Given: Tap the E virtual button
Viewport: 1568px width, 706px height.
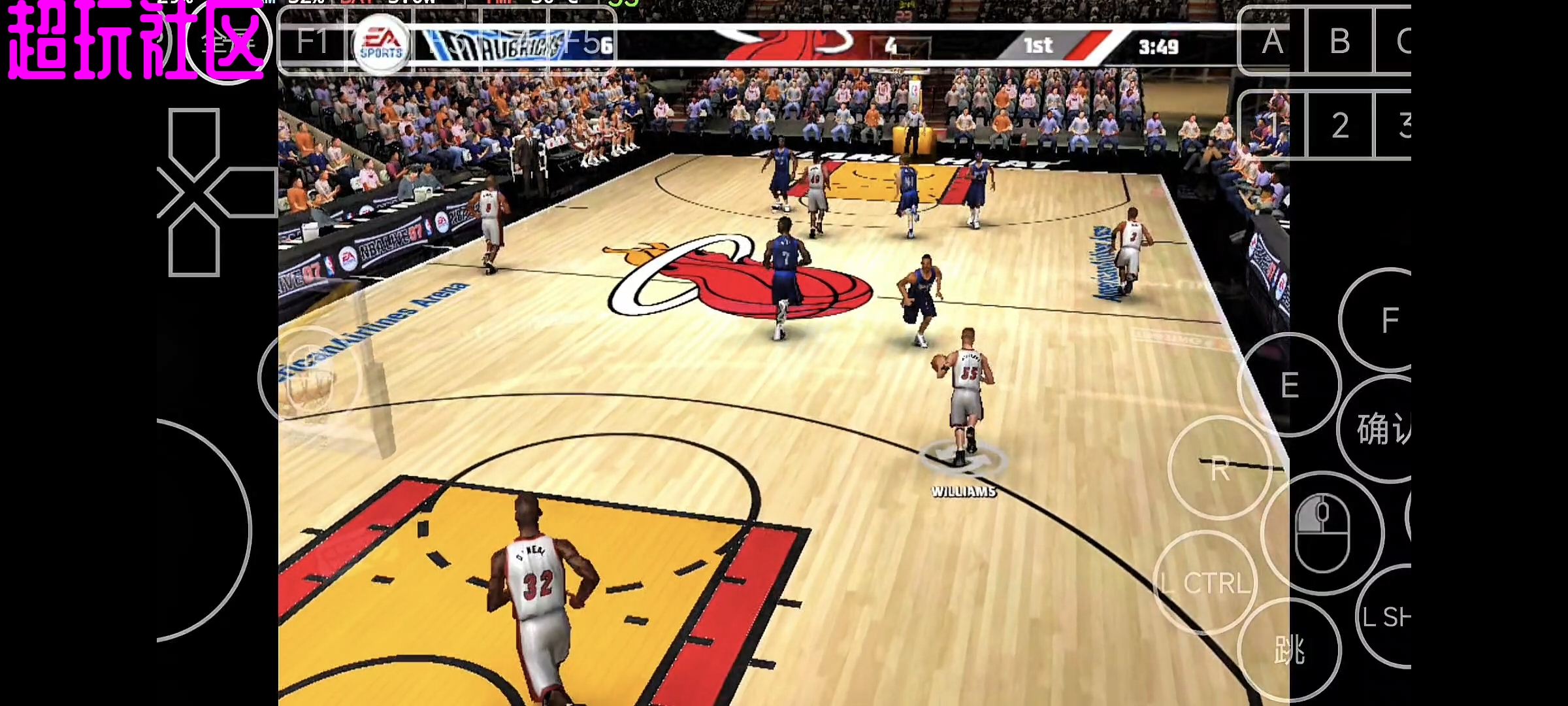Looking at the screenshot, I should click(1289, 385).
